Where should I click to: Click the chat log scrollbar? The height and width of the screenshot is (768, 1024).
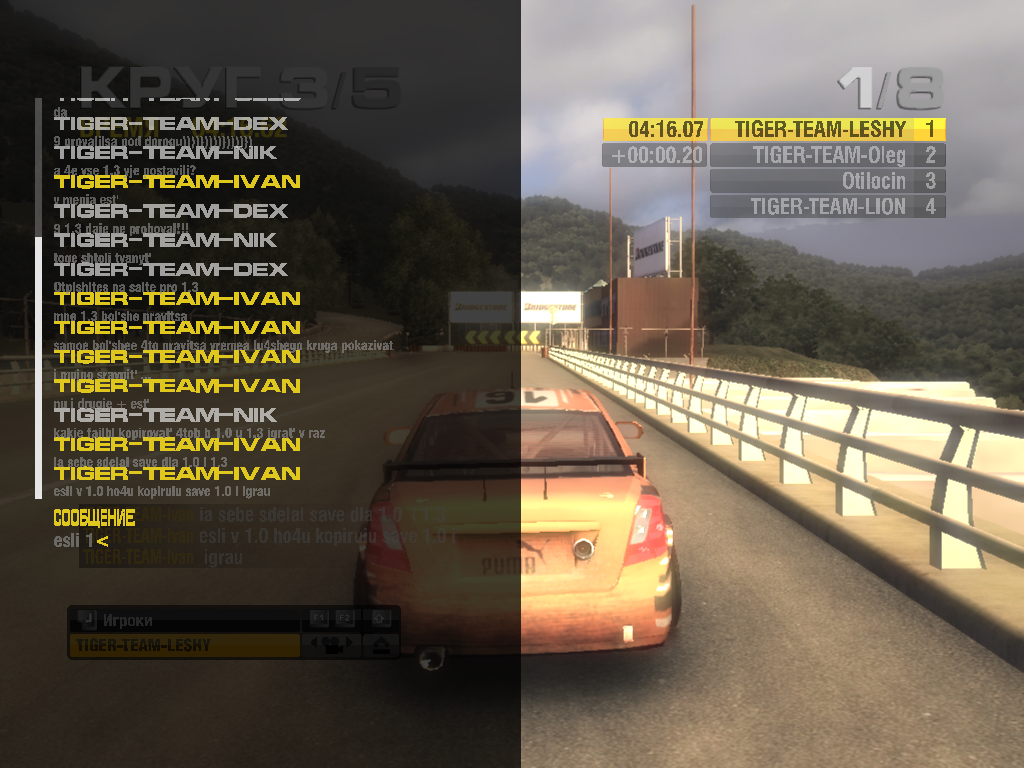coord(38,300)
